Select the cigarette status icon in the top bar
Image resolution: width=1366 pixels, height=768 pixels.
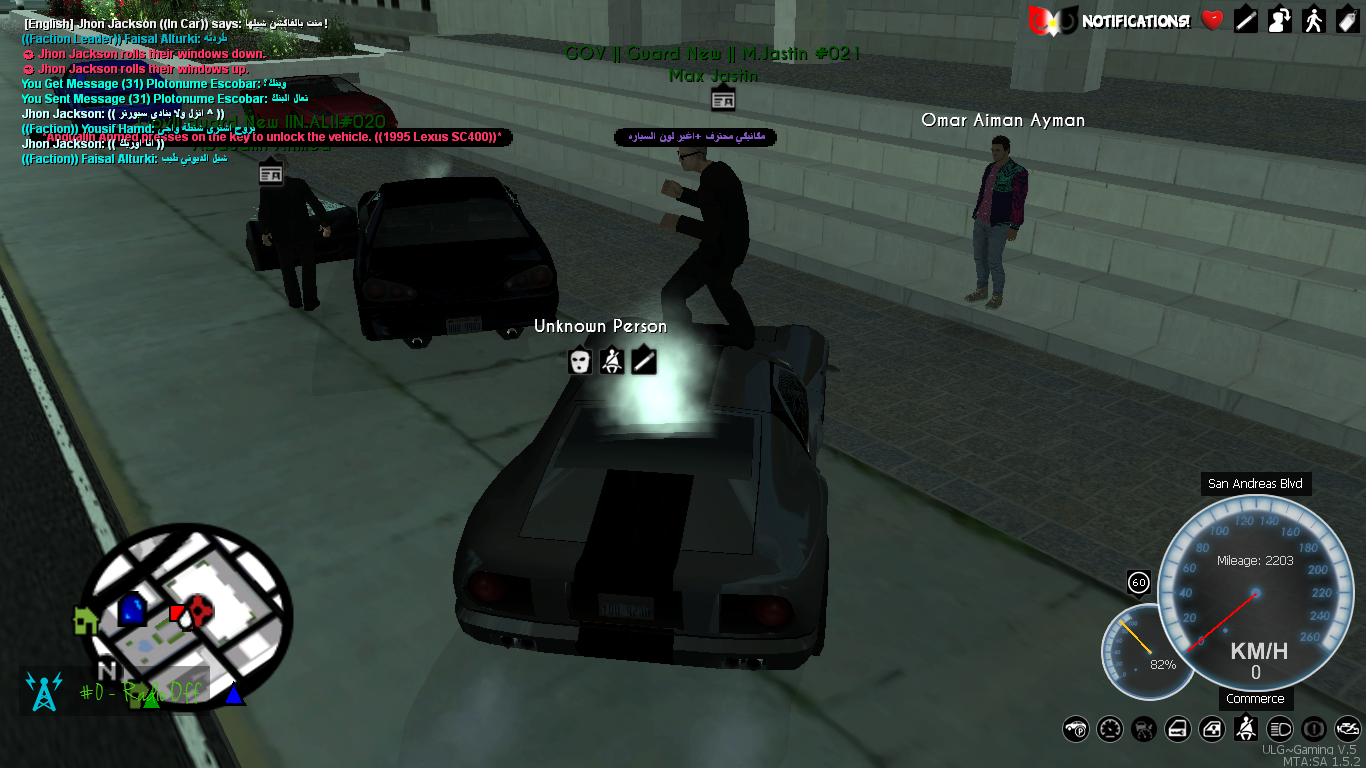(1245, 20)
